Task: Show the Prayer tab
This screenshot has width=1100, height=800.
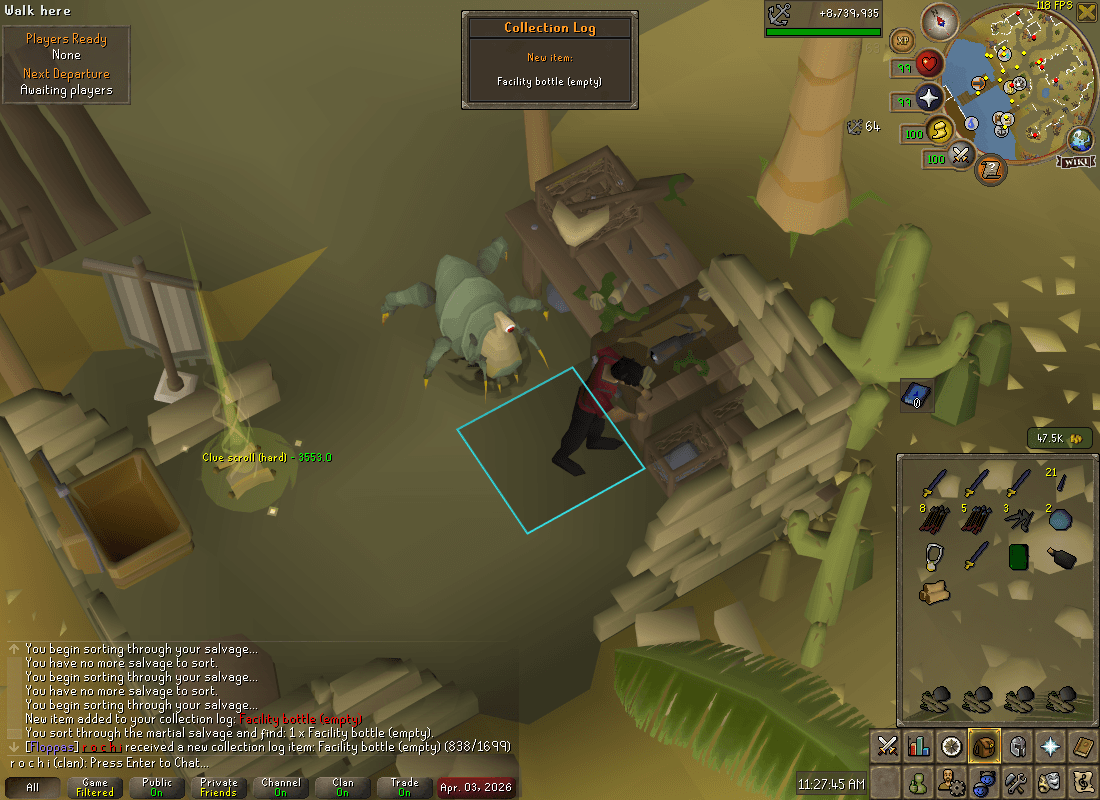Action: pyautogui.click(x=1050, y=746)
